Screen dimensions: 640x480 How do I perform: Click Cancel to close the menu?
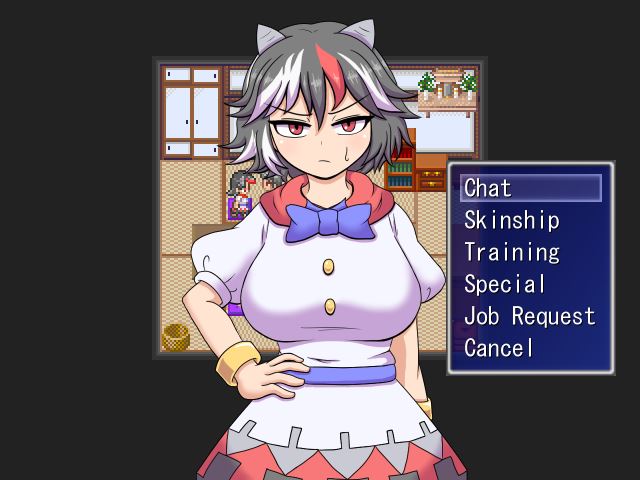[x=499, y=348]
